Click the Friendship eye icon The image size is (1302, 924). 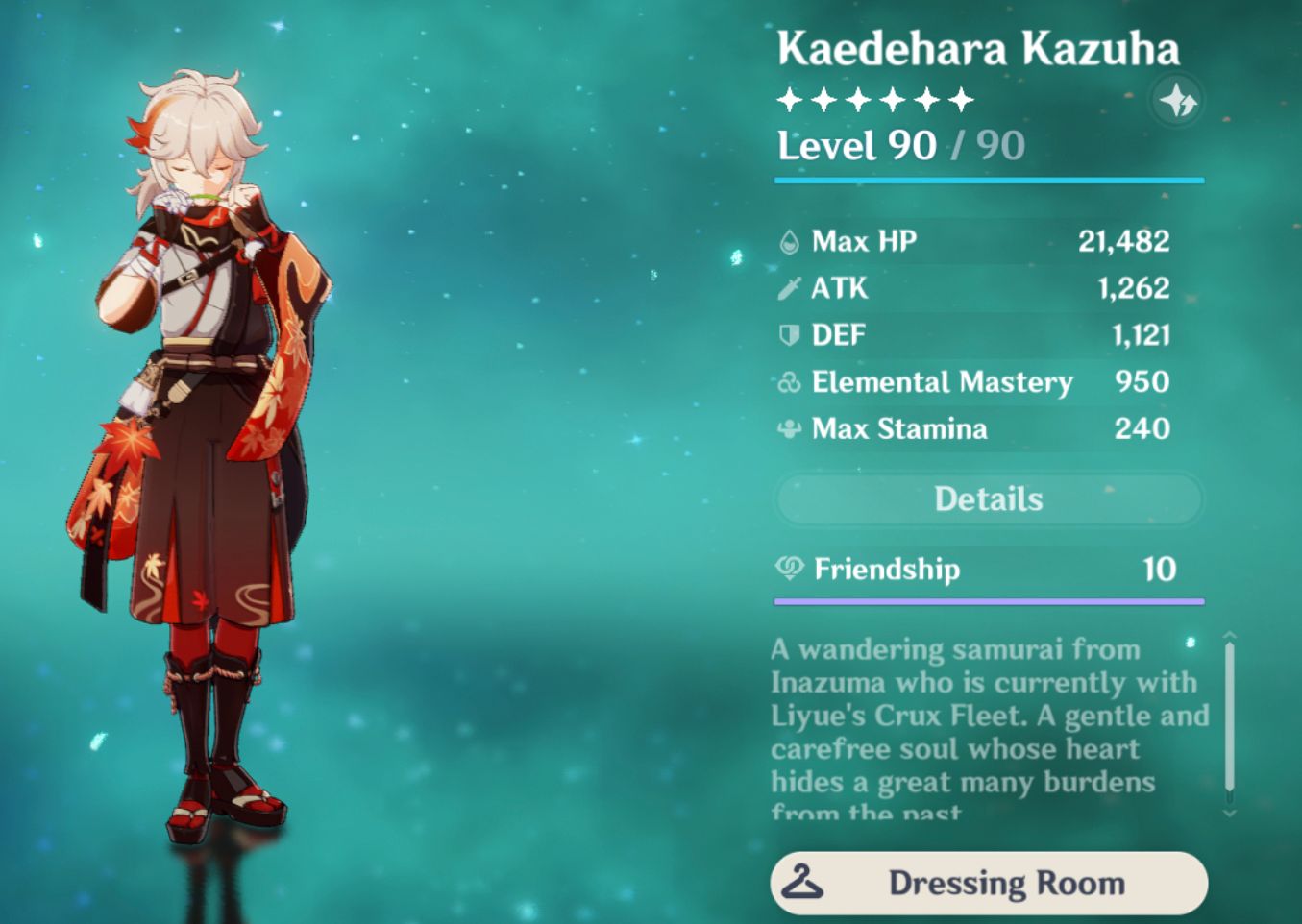(x=788, y=569)
